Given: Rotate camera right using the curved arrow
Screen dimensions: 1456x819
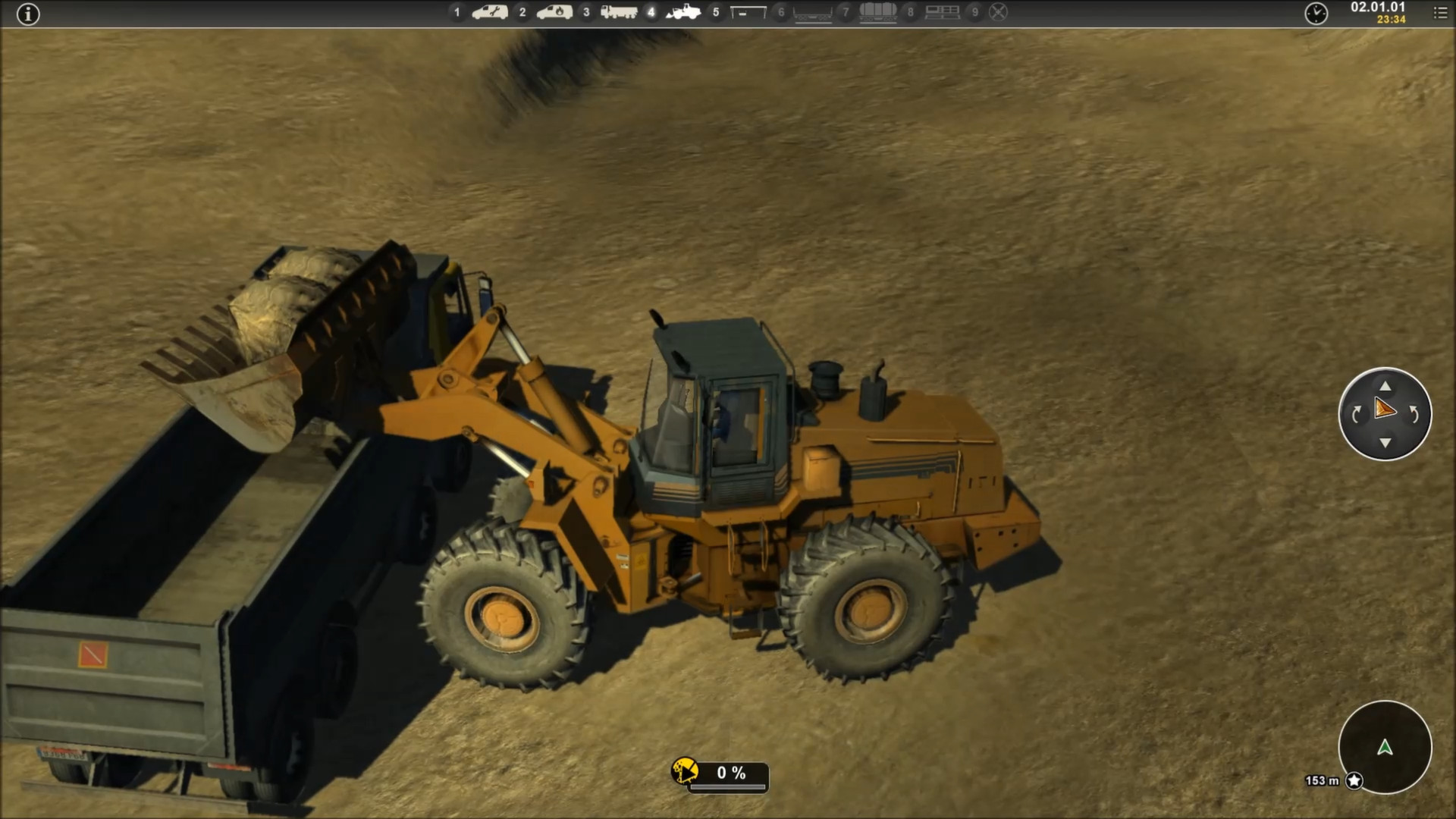Looking at the screenshot, I should pos(1415,414).
